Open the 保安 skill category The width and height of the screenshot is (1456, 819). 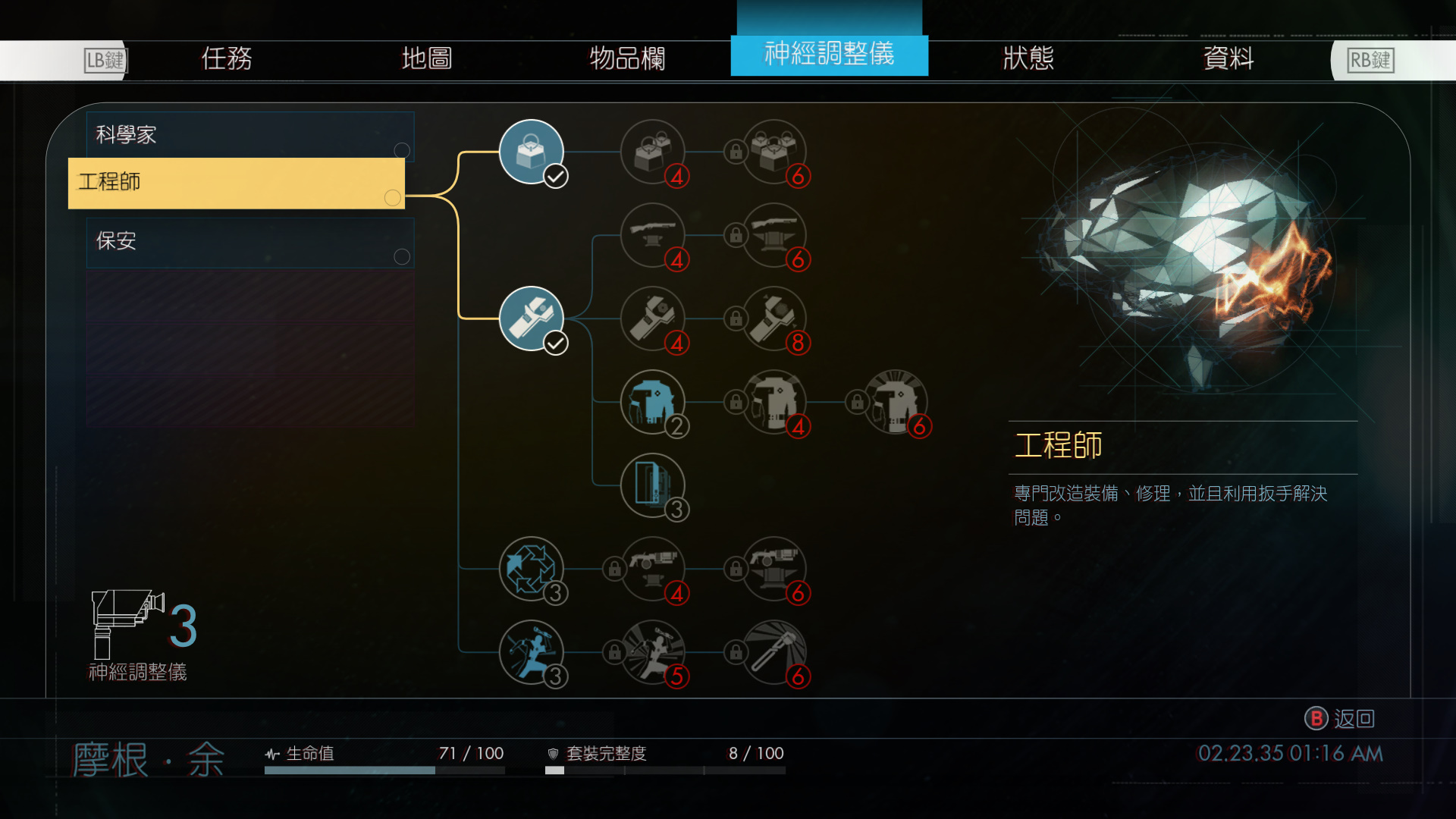[249, 242]
